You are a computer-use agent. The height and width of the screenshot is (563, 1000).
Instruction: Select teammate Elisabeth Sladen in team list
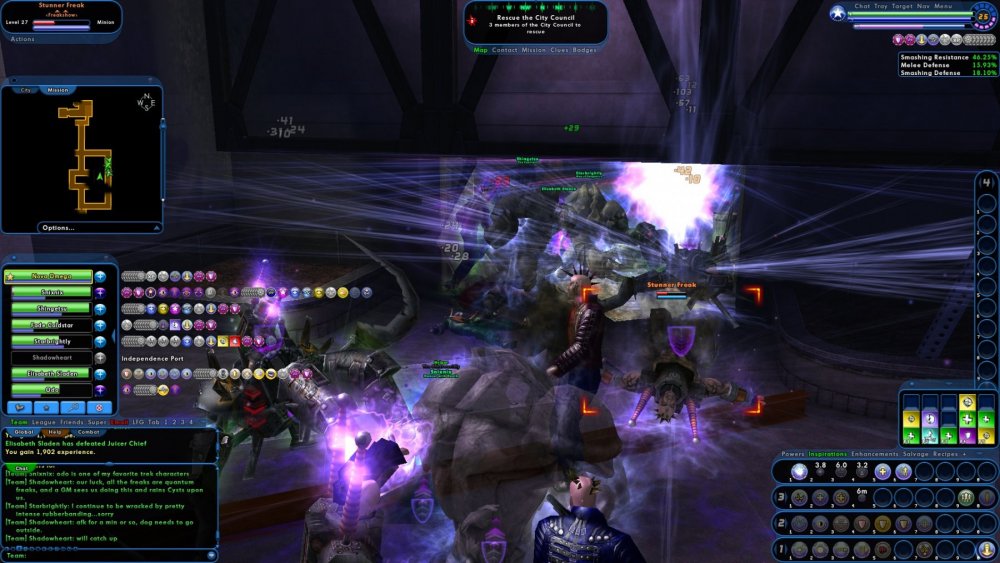(51, 373)
